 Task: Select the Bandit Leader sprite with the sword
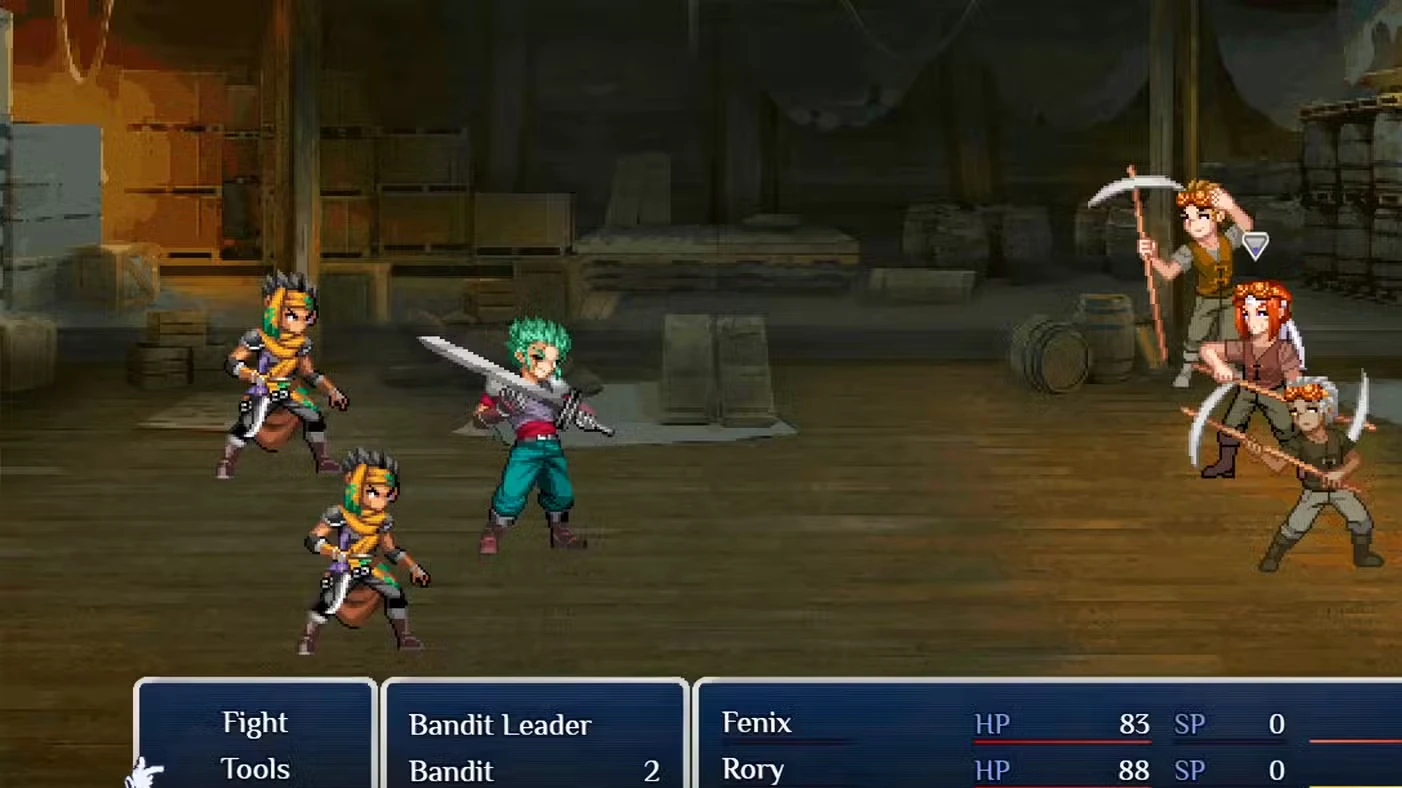click(530, 430)
